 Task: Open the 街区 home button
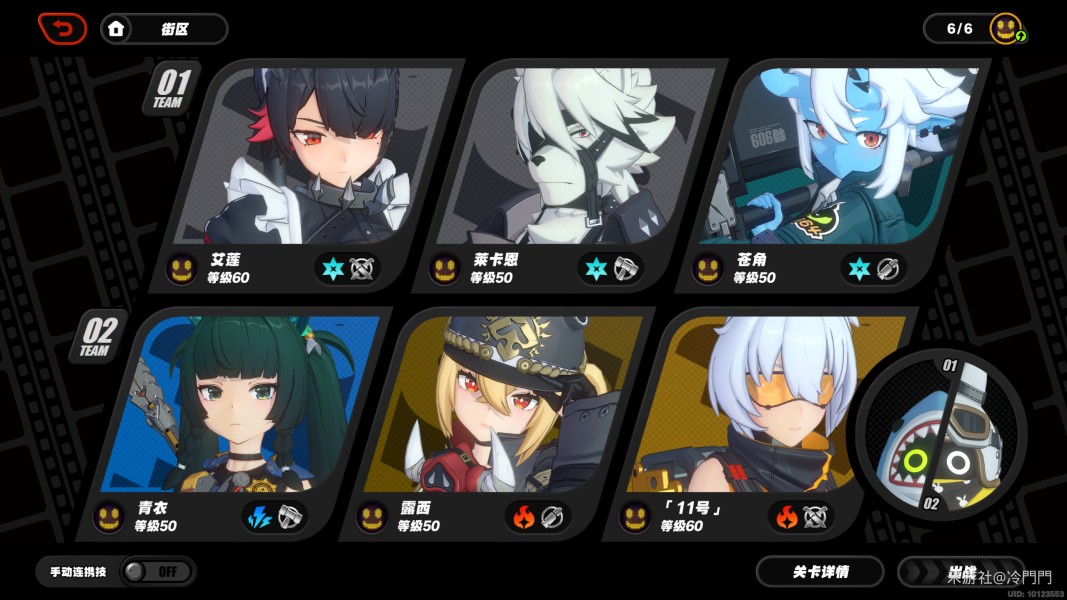[x=164, y=29]
